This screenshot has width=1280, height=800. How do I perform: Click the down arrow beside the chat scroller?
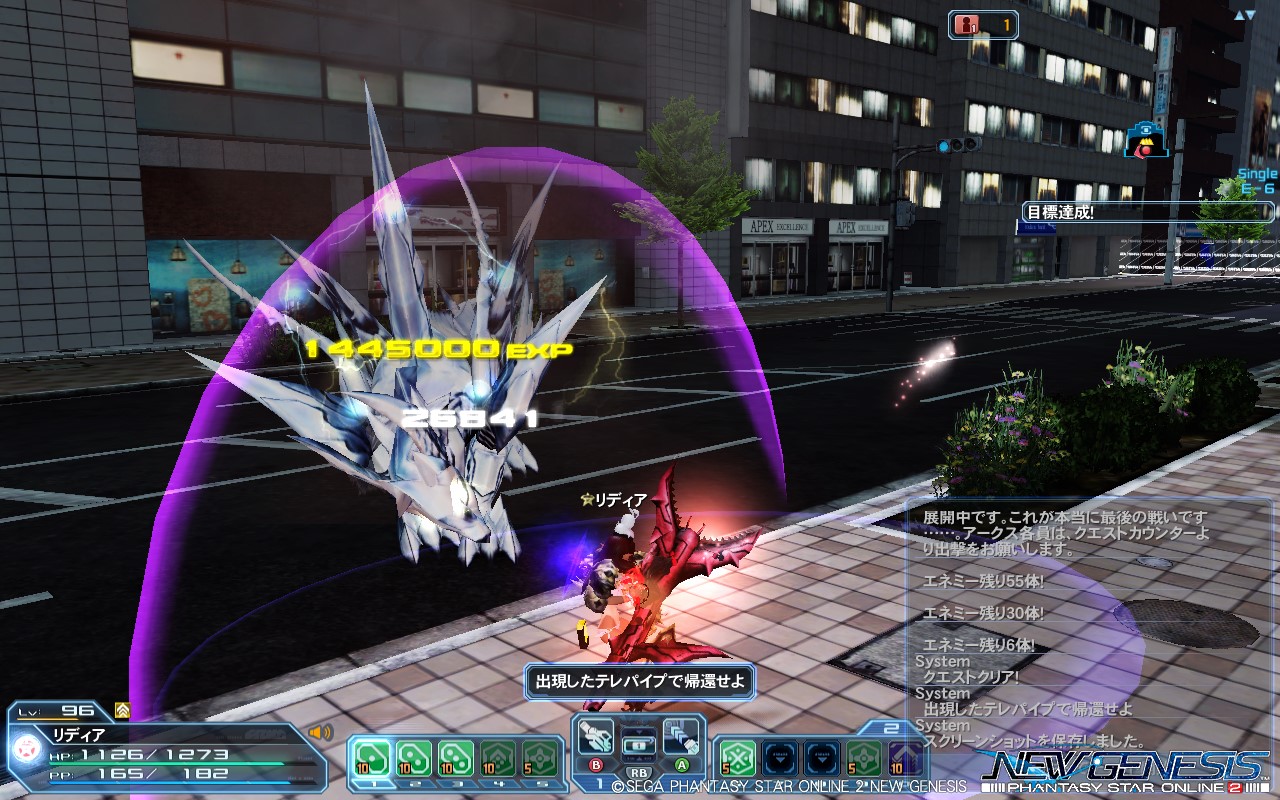[x=1251, y=14]
